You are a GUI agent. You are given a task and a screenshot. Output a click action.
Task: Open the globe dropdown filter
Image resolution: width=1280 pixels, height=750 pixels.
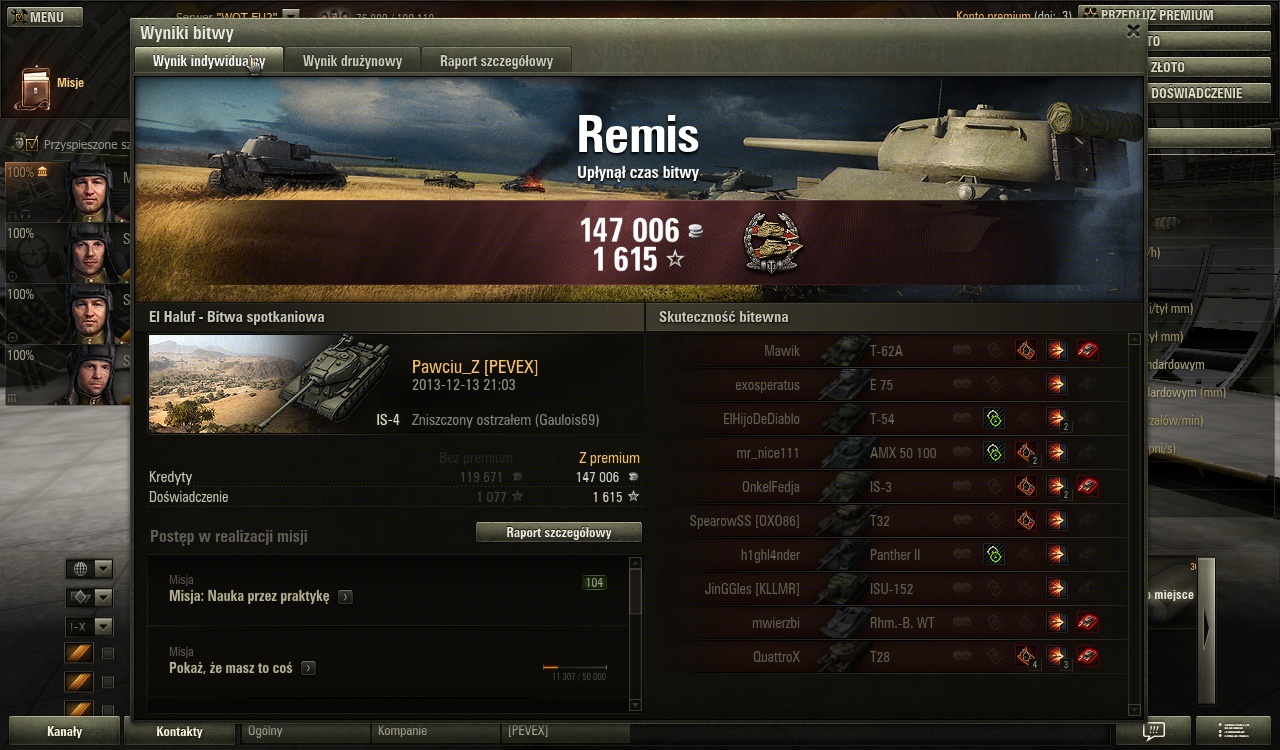tap(89, 569)
